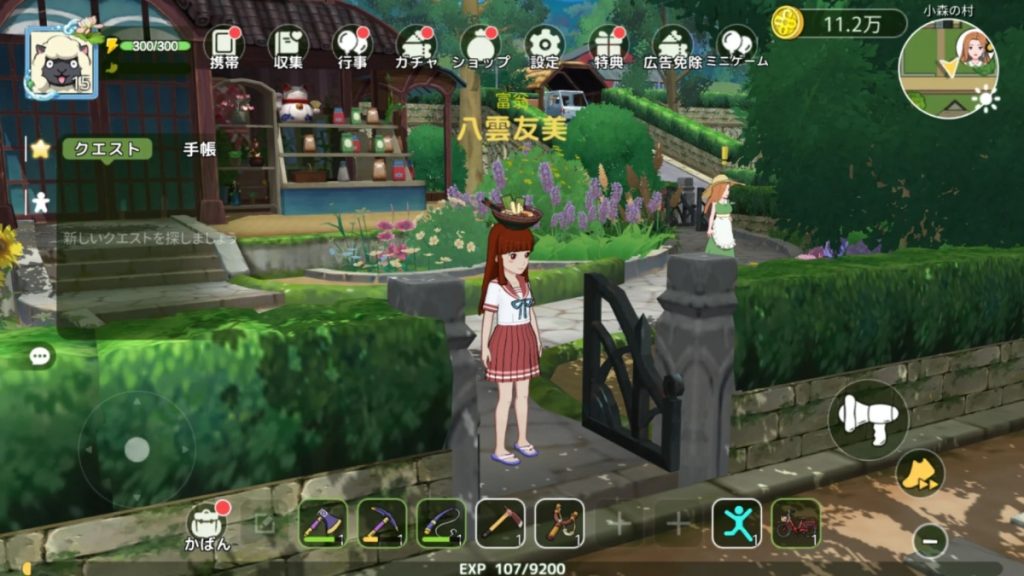
Task: Open the 特典 gift rewards
Action: click(x=608, y=45)
